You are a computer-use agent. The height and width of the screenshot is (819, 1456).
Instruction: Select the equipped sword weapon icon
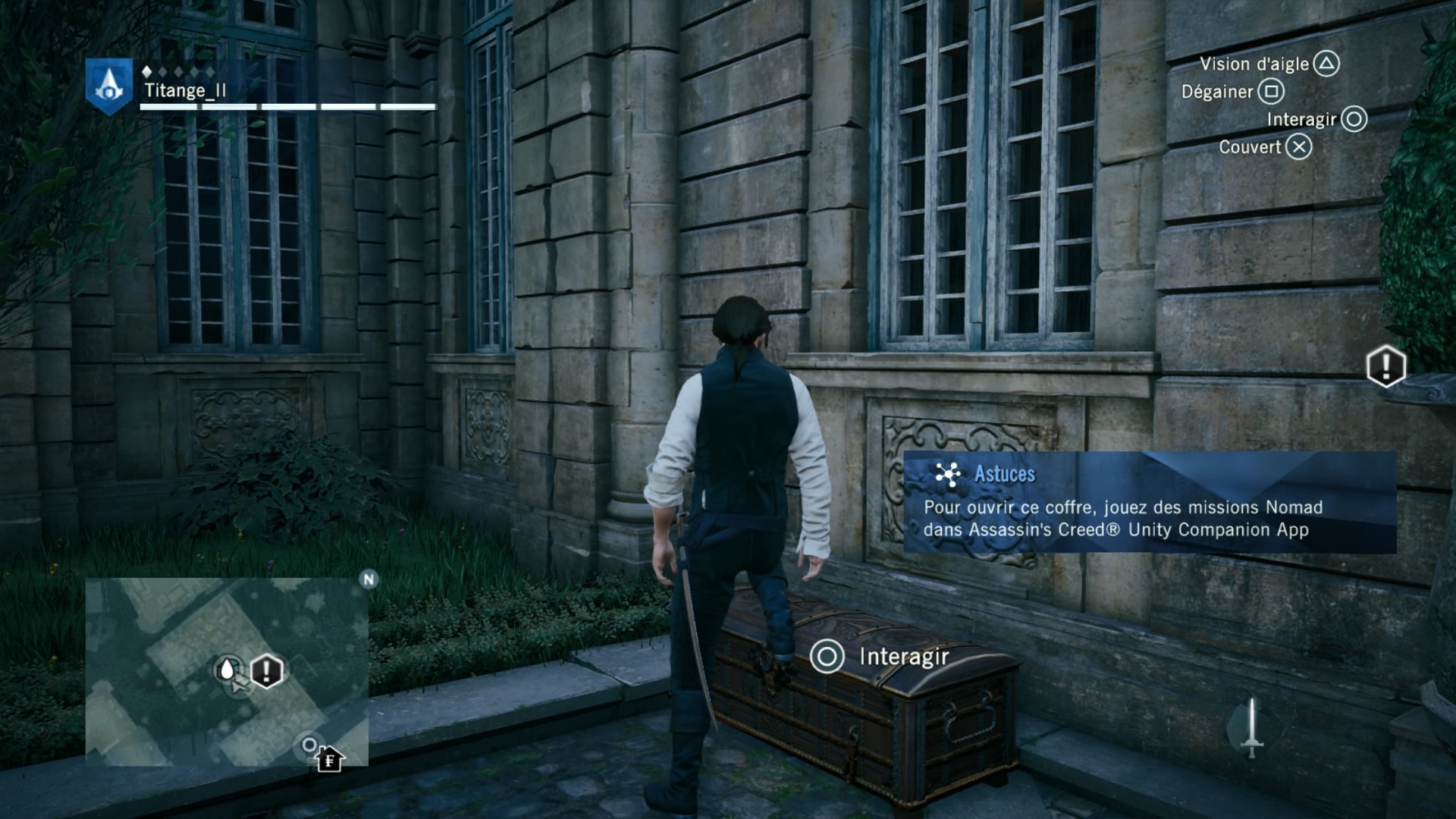point(1252,728)
